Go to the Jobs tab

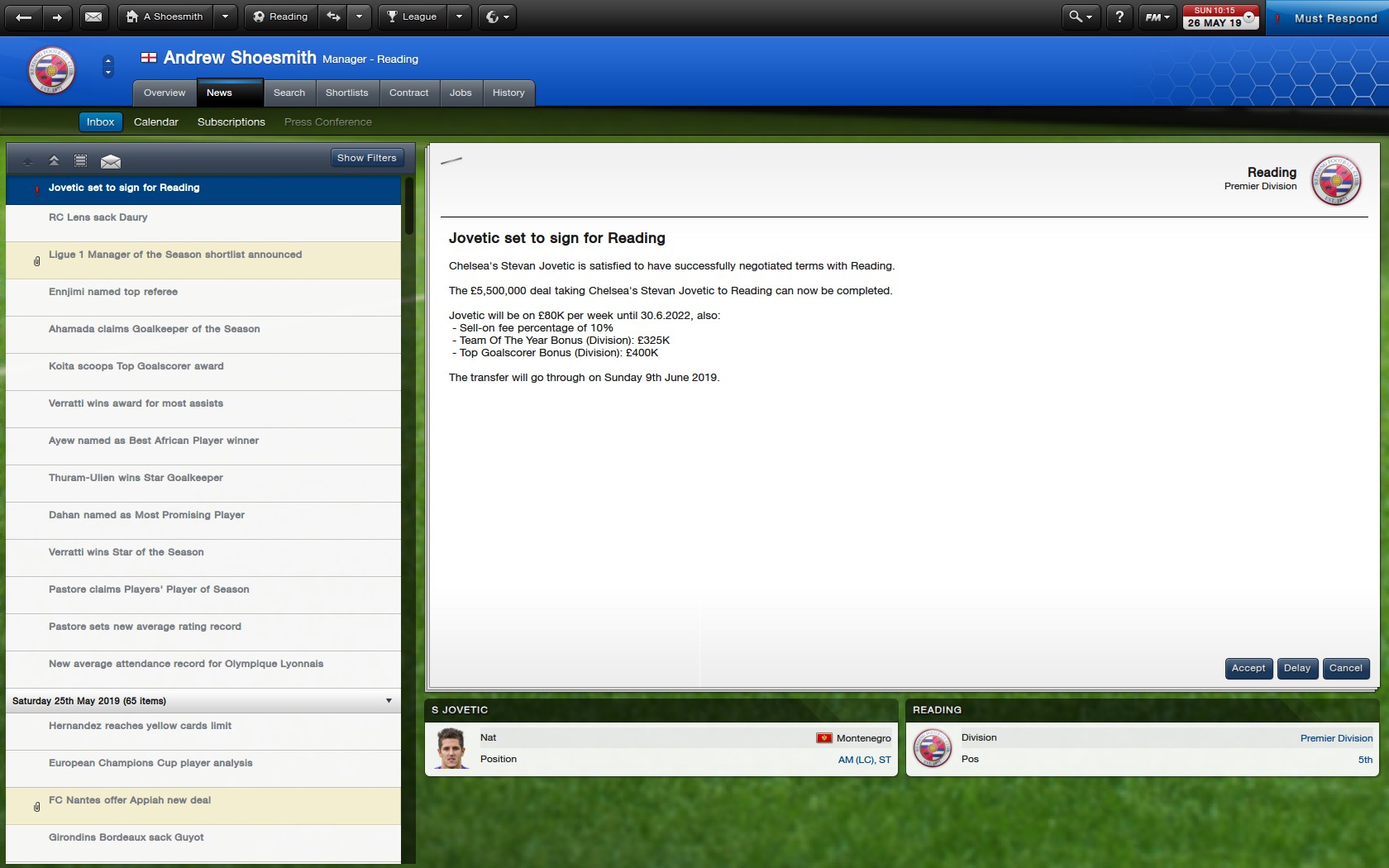[461, 93]
